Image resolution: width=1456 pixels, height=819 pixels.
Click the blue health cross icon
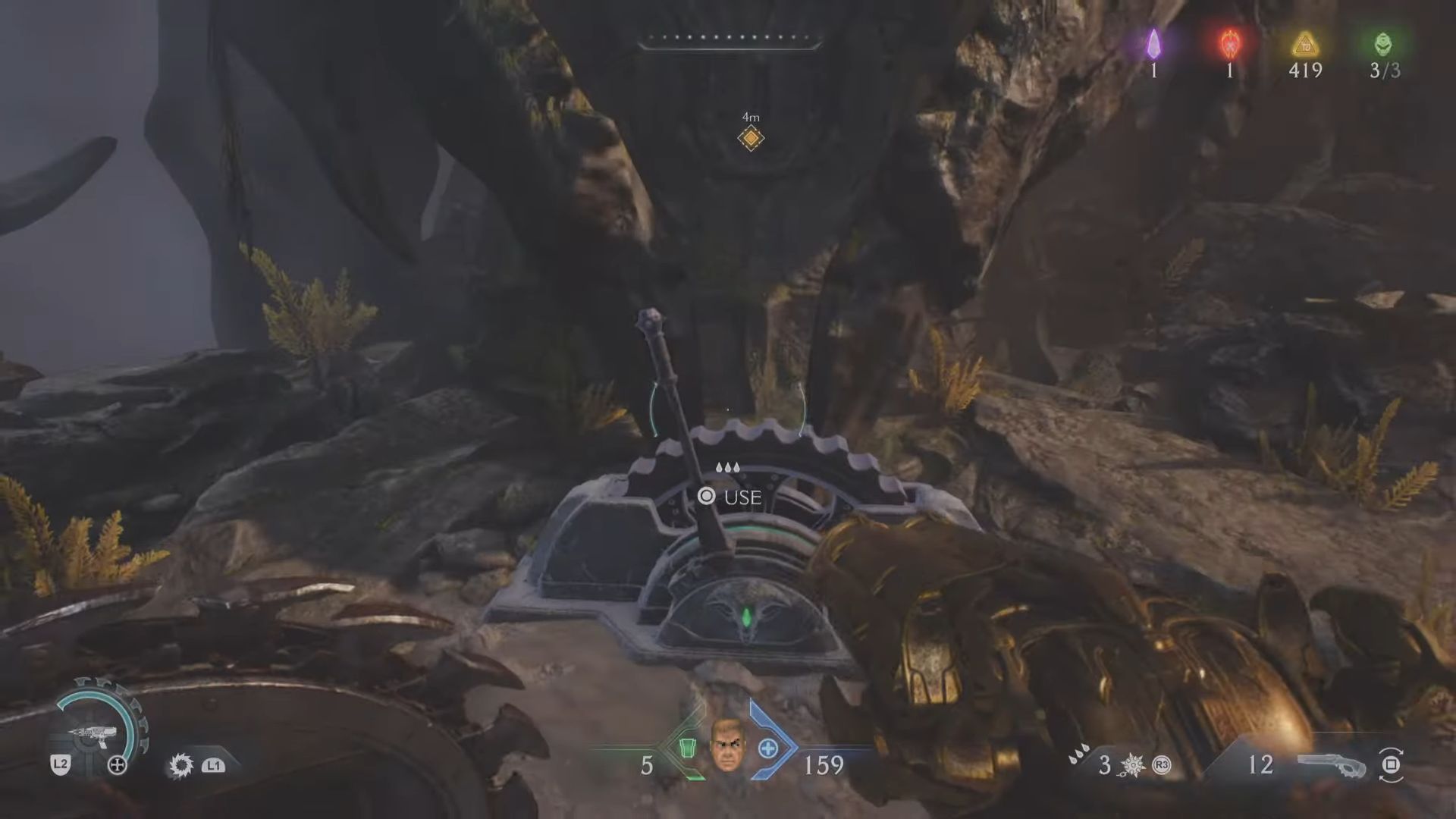point(768,748)
